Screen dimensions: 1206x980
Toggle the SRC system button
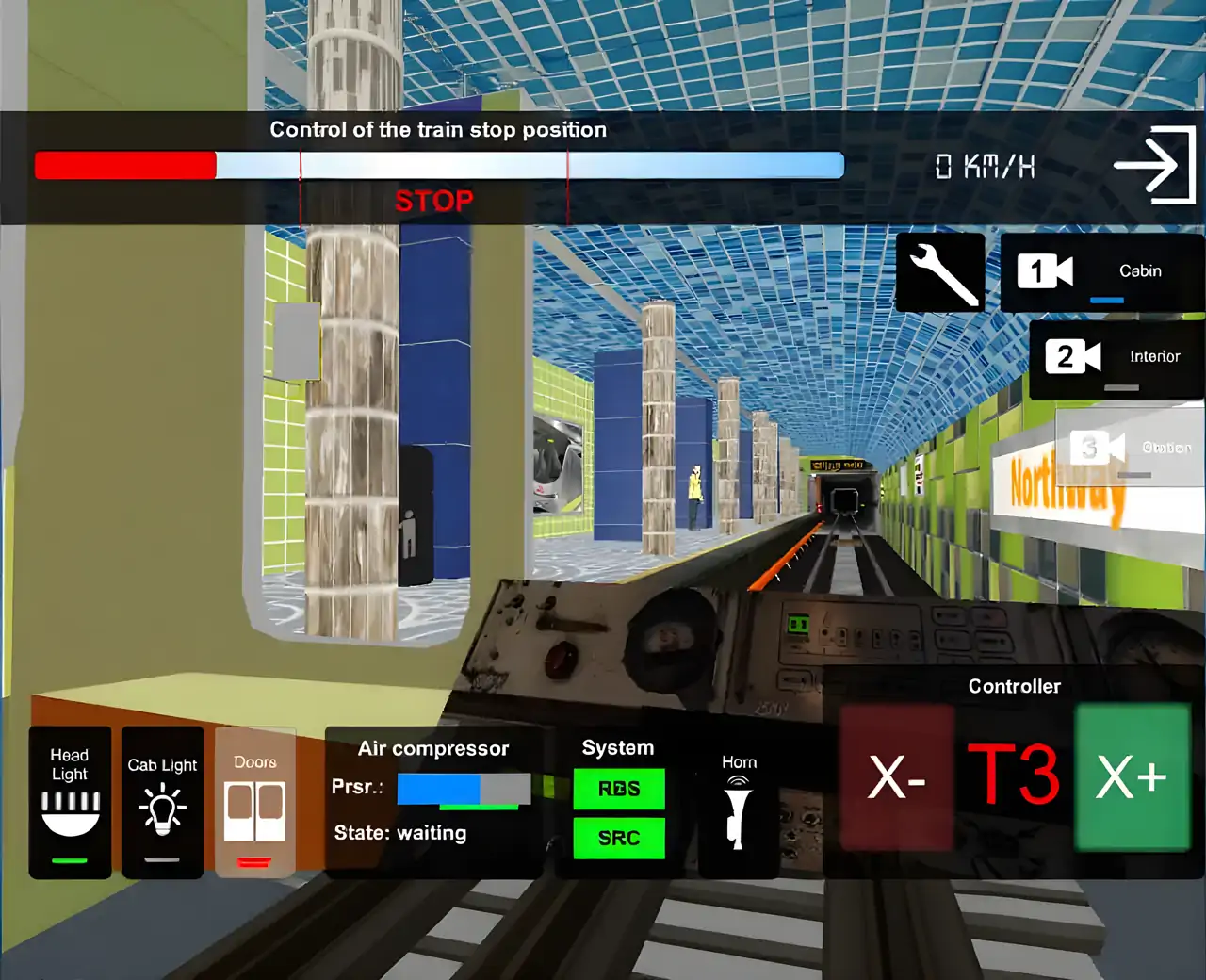click(619, 838)
